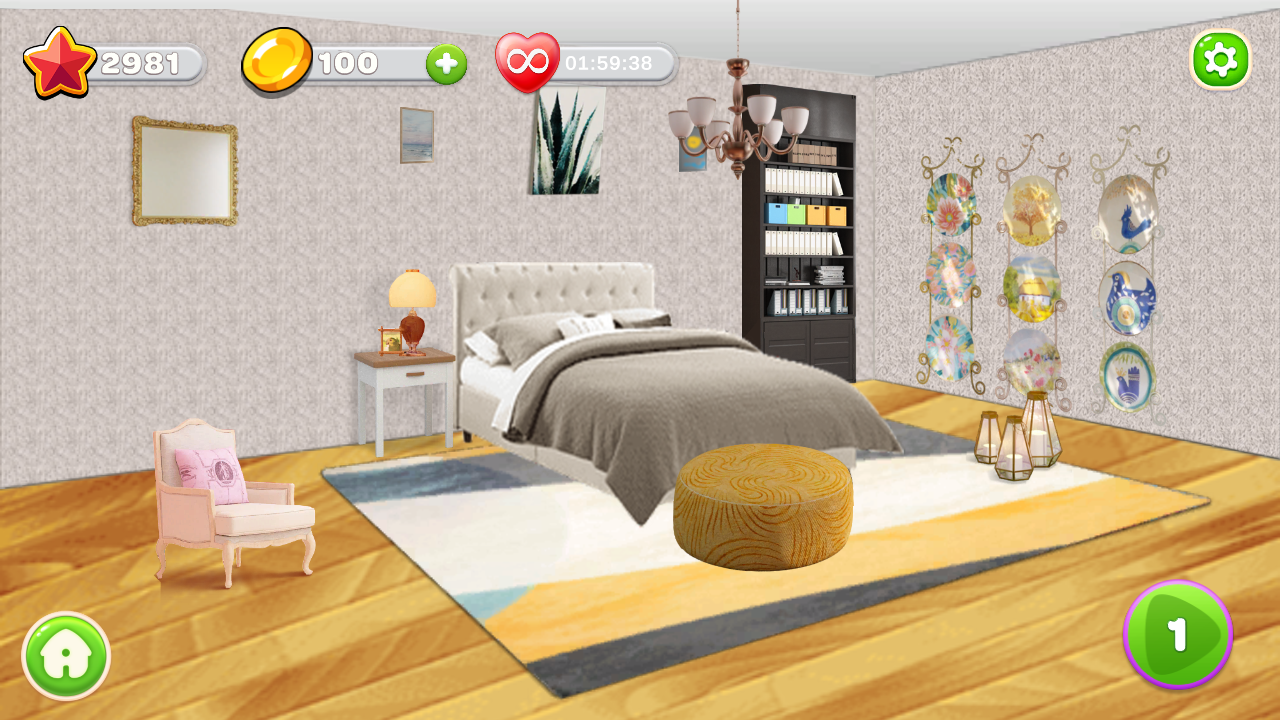Click the gold framed wall mirror
Screen dimensions: 1280x720
(183, 172)
